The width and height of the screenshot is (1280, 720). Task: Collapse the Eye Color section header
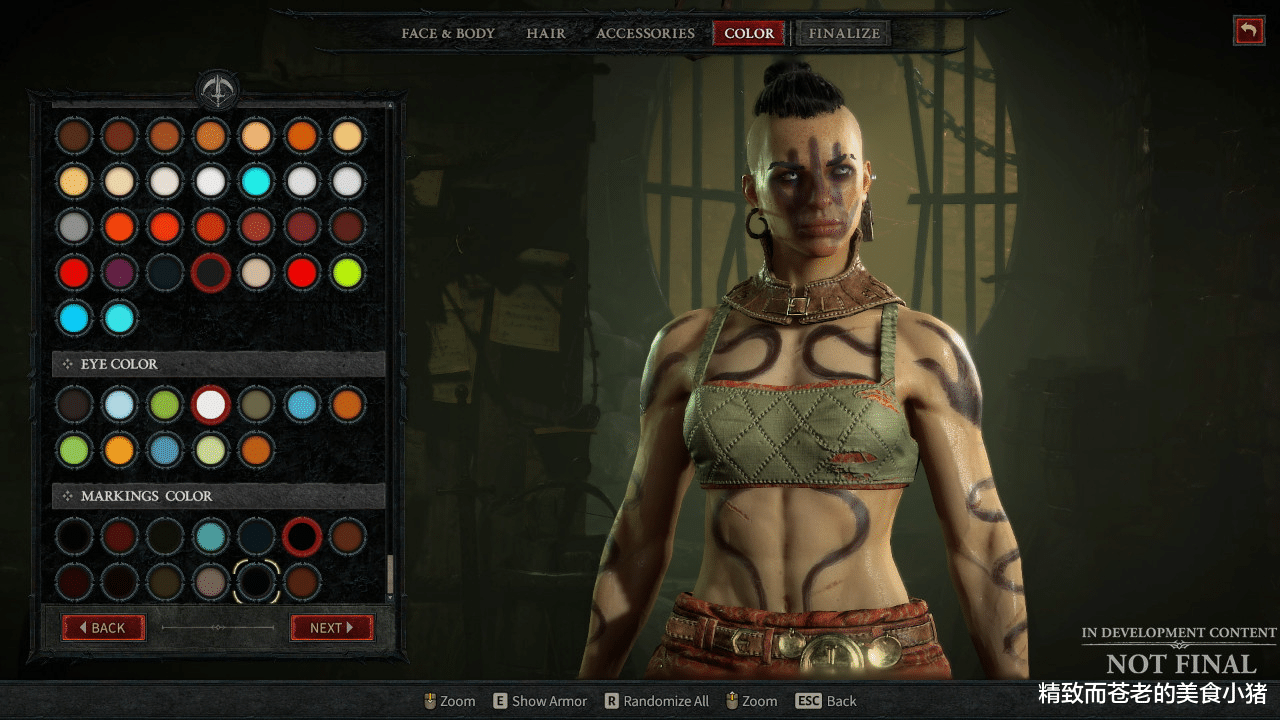pos(218,364)
